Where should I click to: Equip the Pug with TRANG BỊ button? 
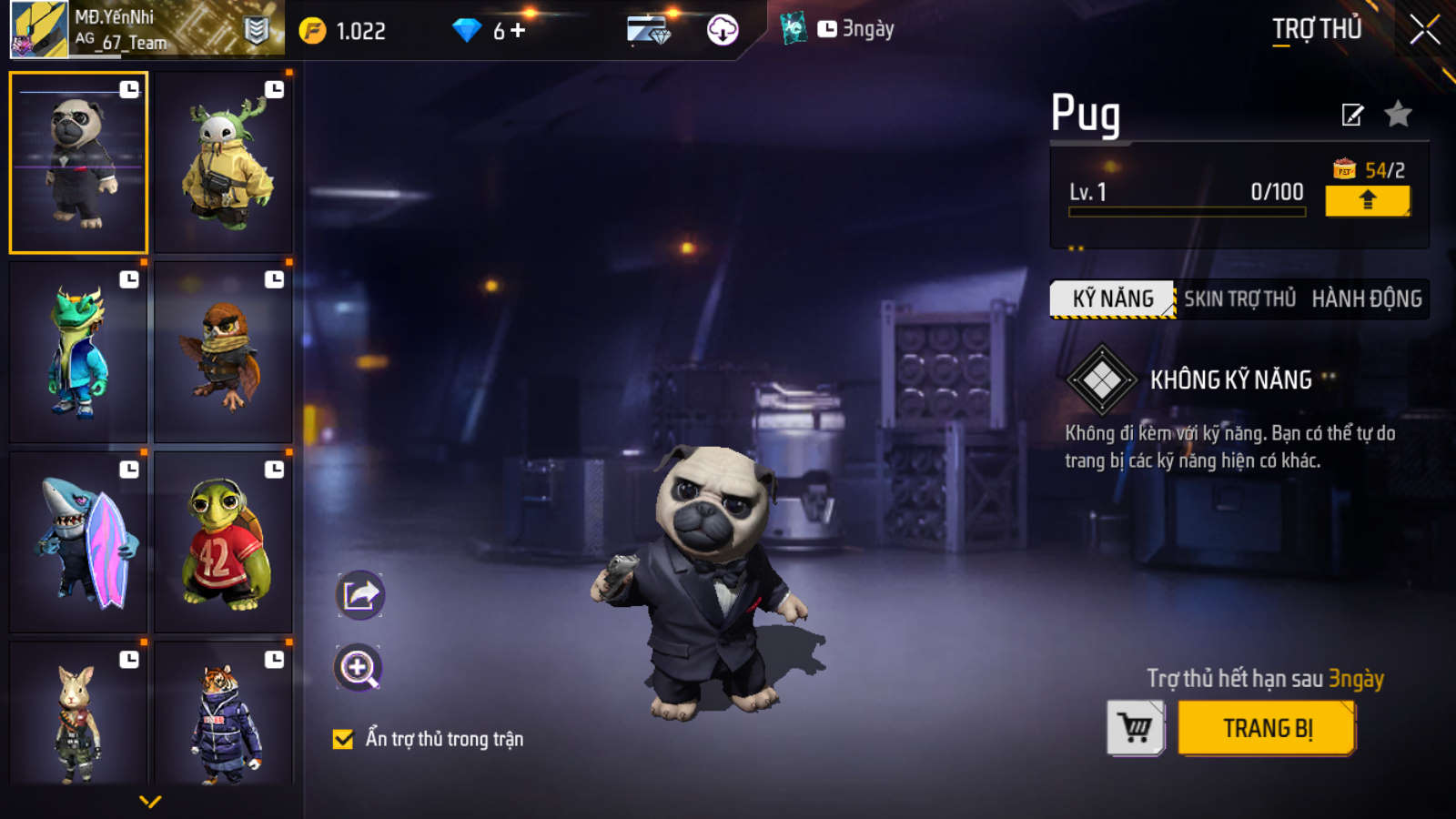click(x=1267, y=728)
